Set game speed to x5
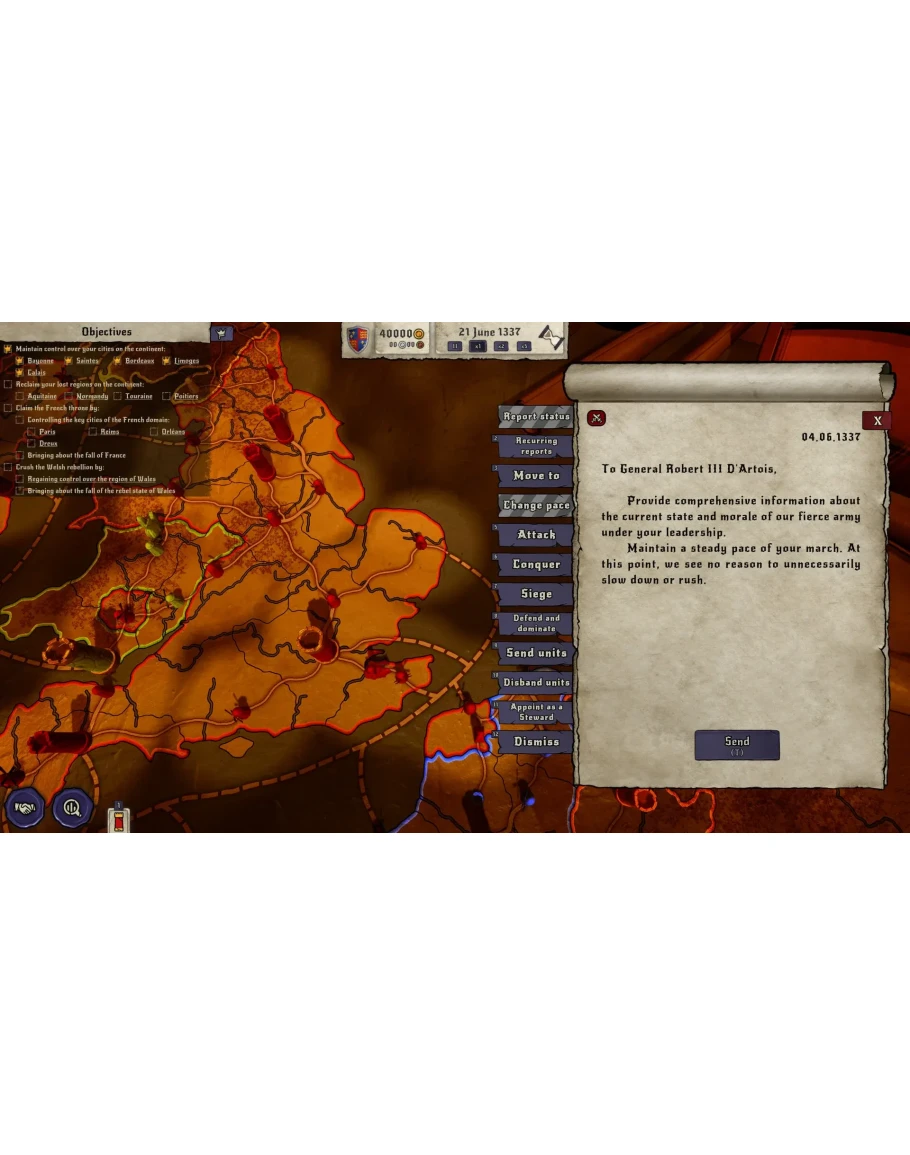This screenshot has height=1155, width=910. pos(524,346)
